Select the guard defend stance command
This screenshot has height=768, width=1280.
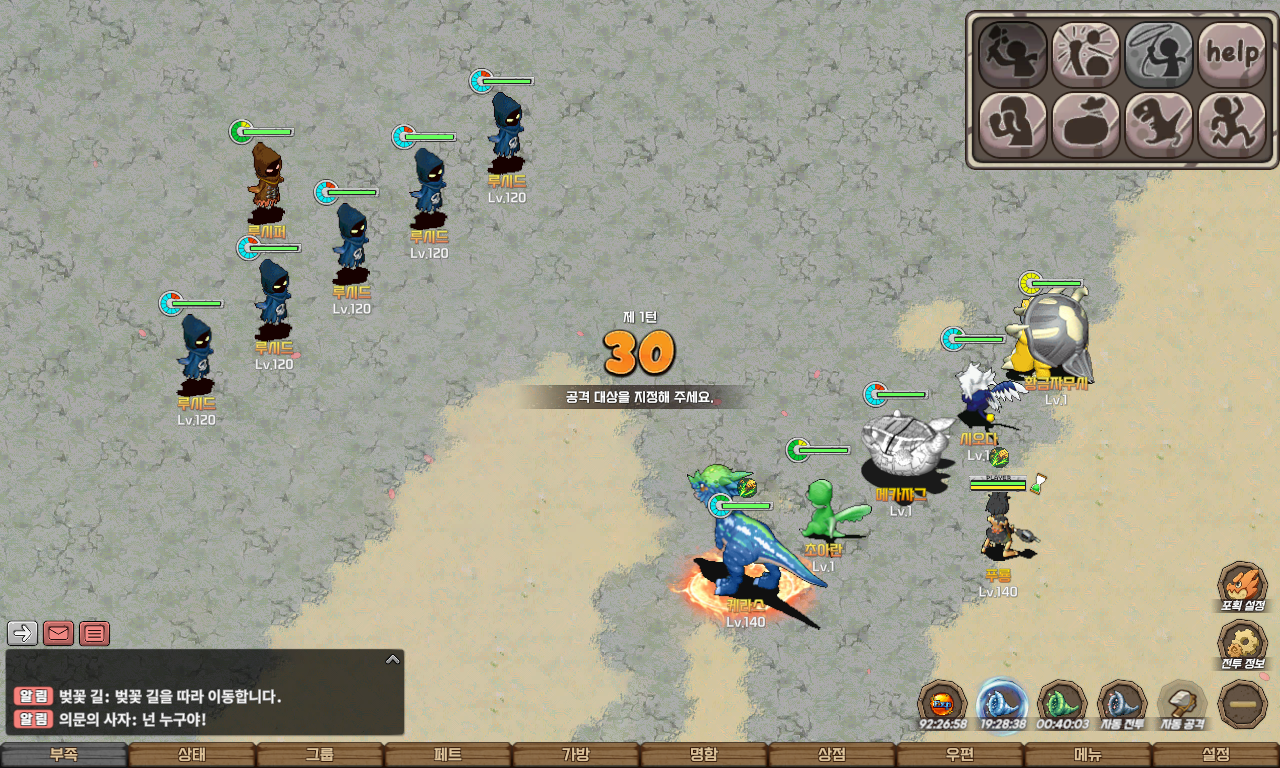click(x=1012, y=125)
